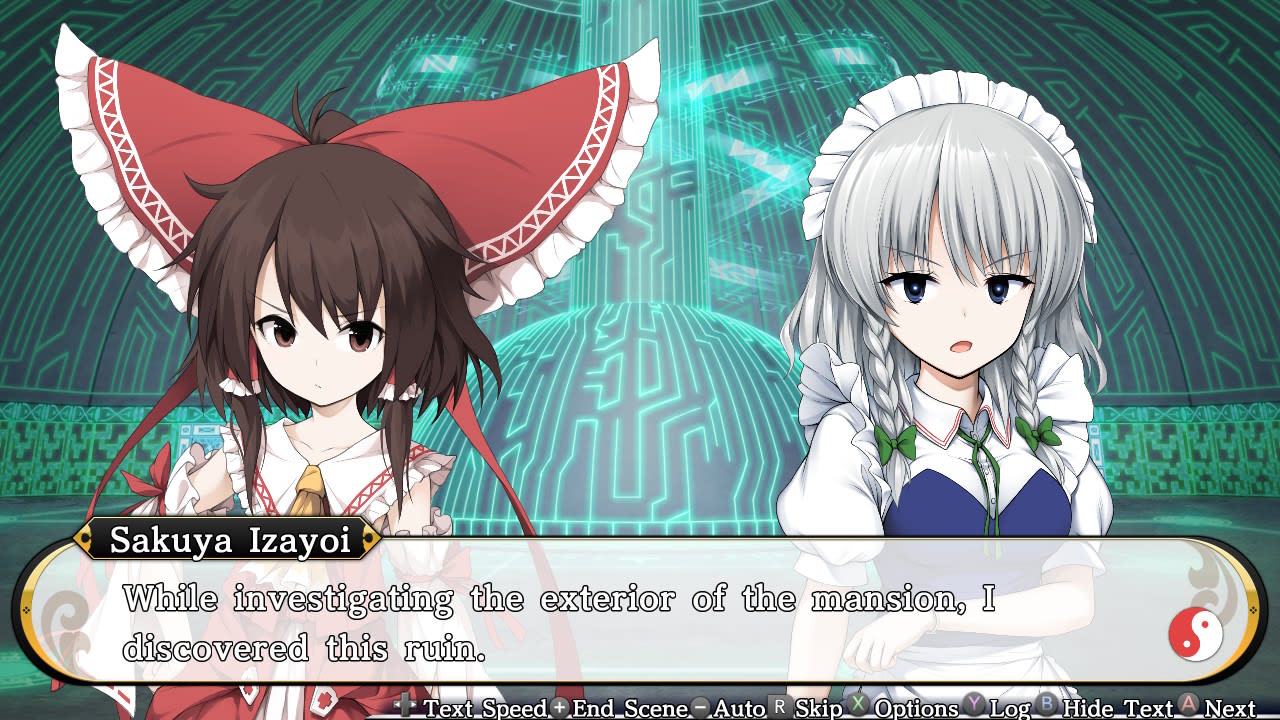Adjust the Text Speed control

point(485,708)
